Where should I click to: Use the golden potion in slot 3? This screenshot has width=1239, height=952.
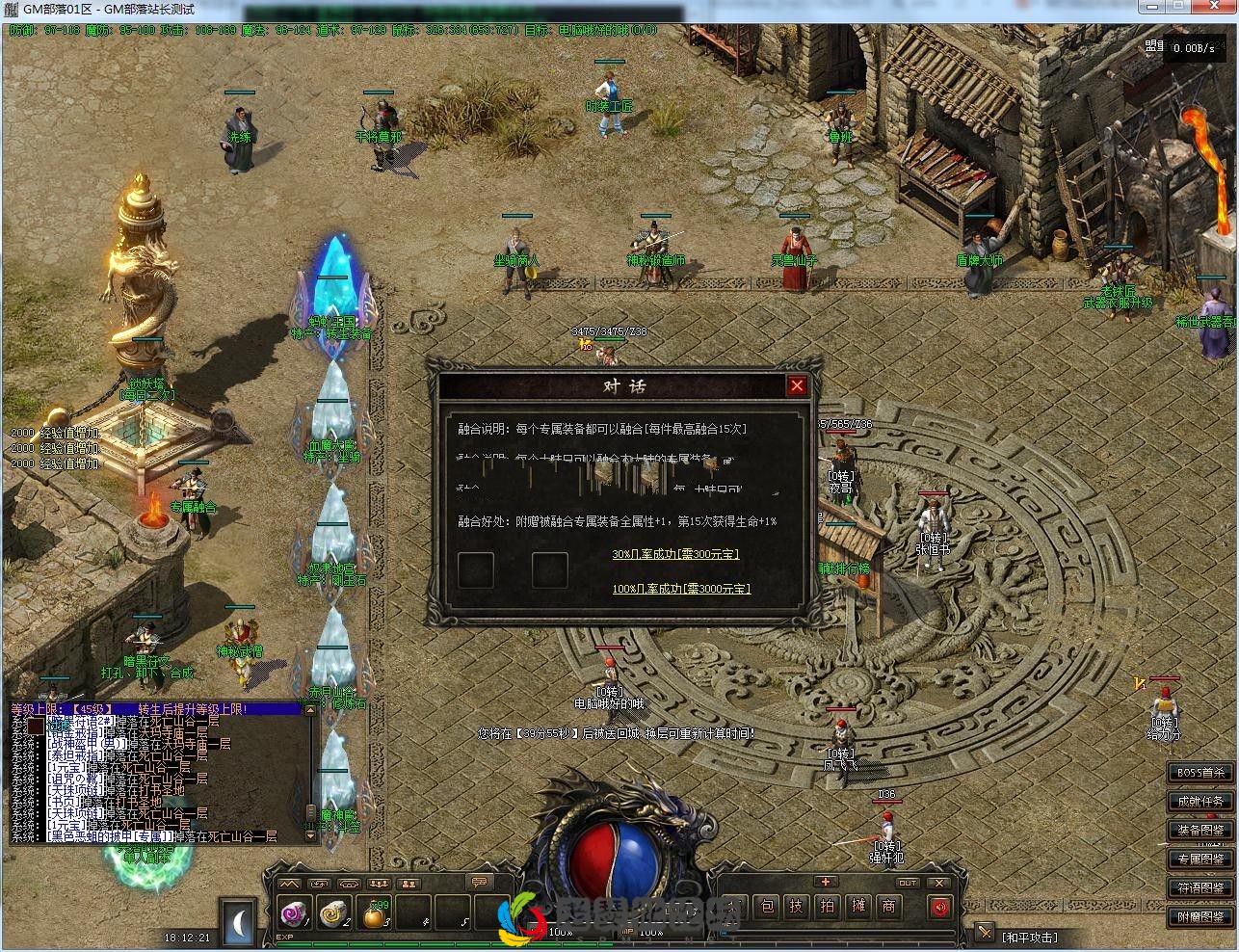[375, 914]
